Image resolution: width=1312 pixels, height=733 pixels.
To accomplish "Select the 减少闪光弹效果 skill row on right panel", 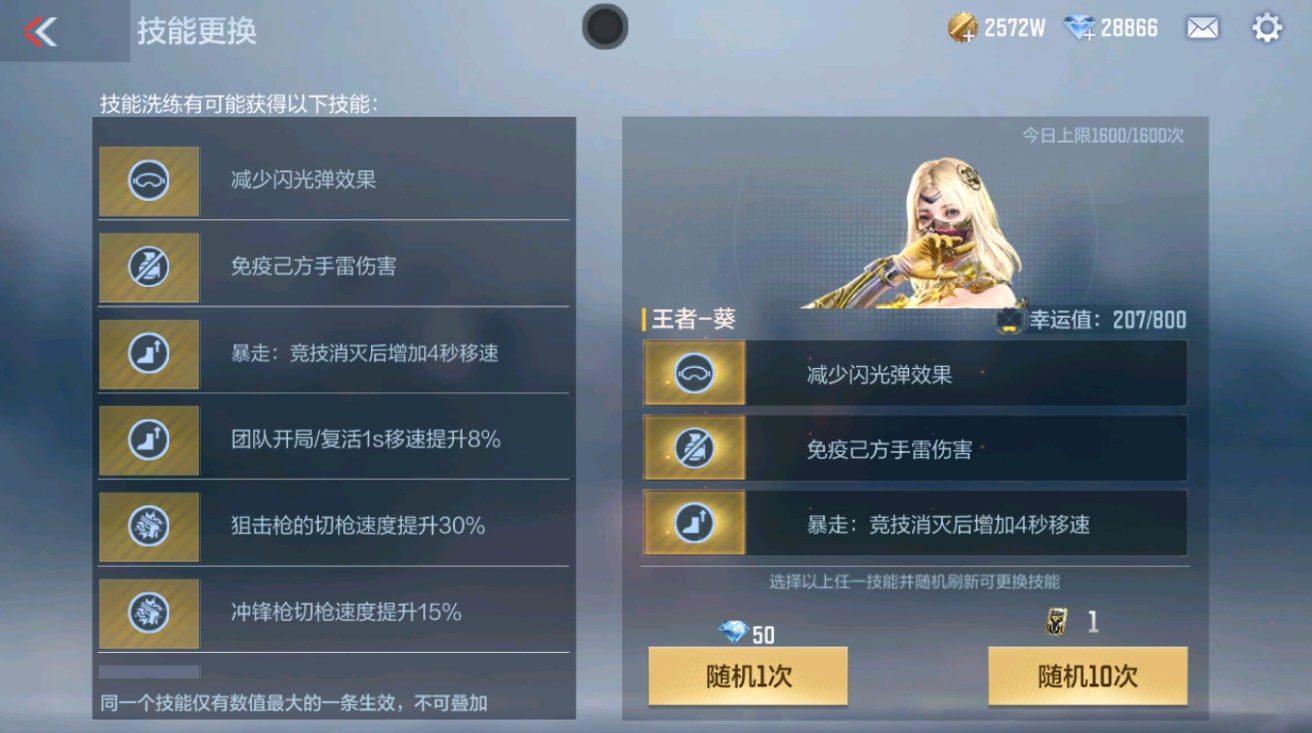I will 915,373.
